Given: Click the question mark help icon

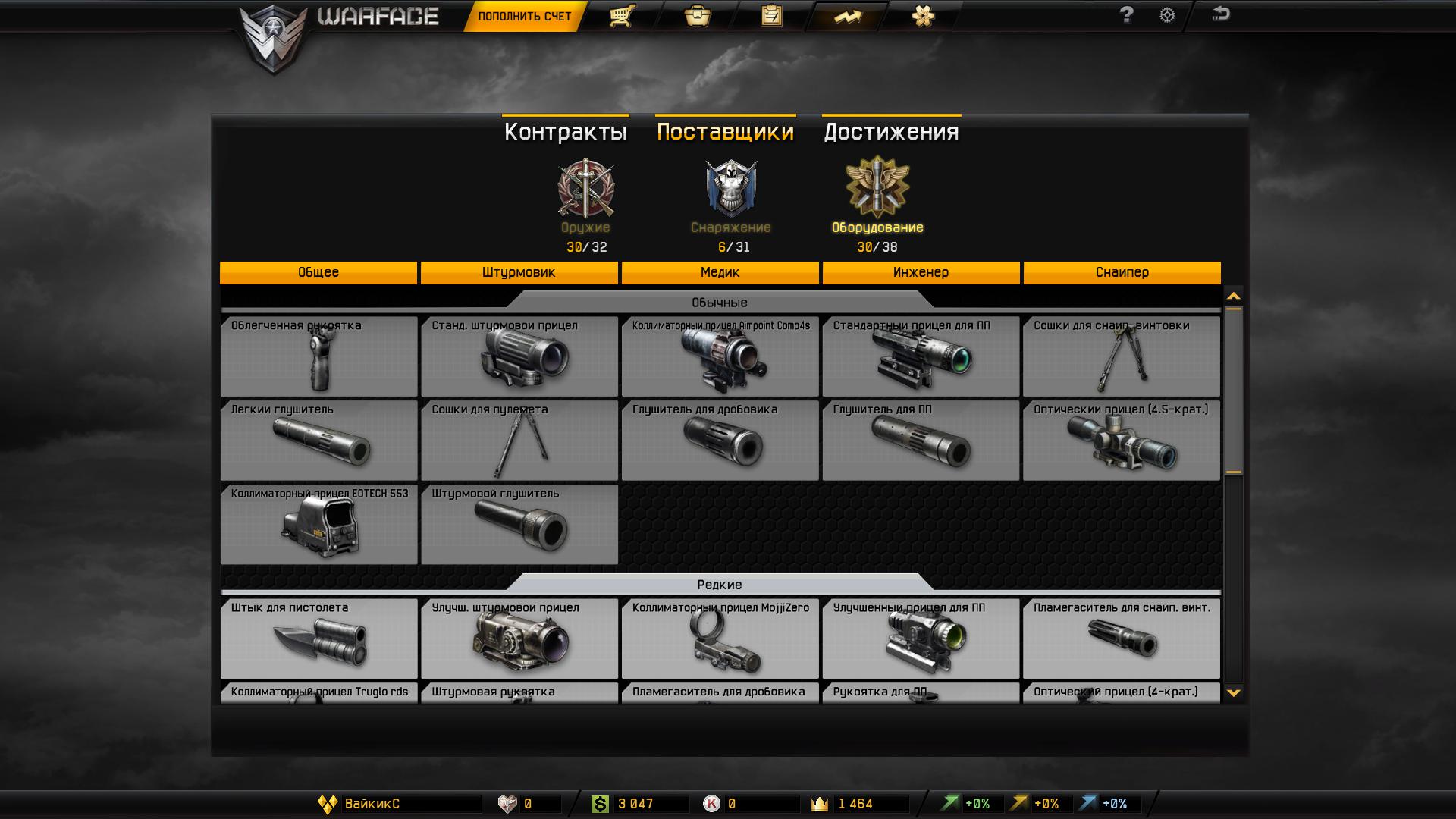Looking at the screenshot, I should (1126, 15).
